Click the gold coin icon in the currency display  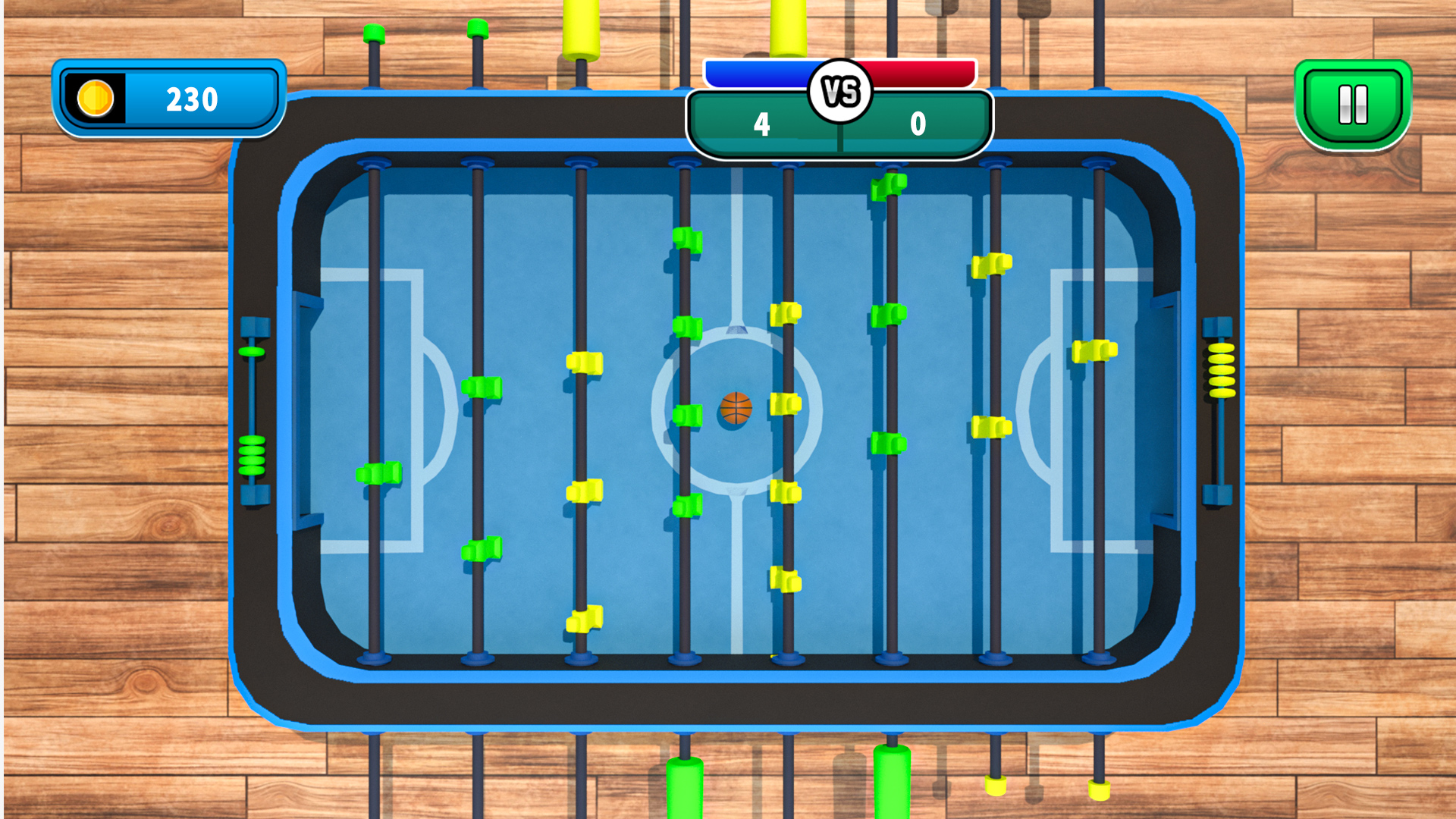click(x=95, y=97)
